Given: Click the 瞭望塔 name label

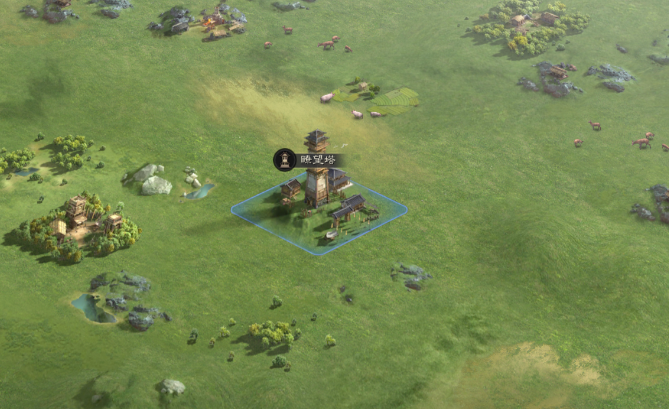Looking at the screenshot, I should pyautogui.click(x=318, y=159).
